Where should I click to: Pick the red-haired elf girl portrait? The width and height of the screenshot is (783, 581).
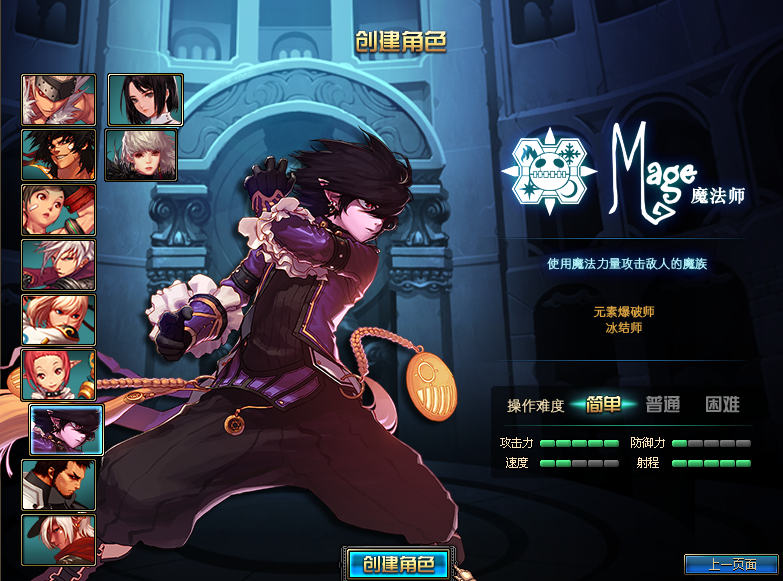pos(59,375)
